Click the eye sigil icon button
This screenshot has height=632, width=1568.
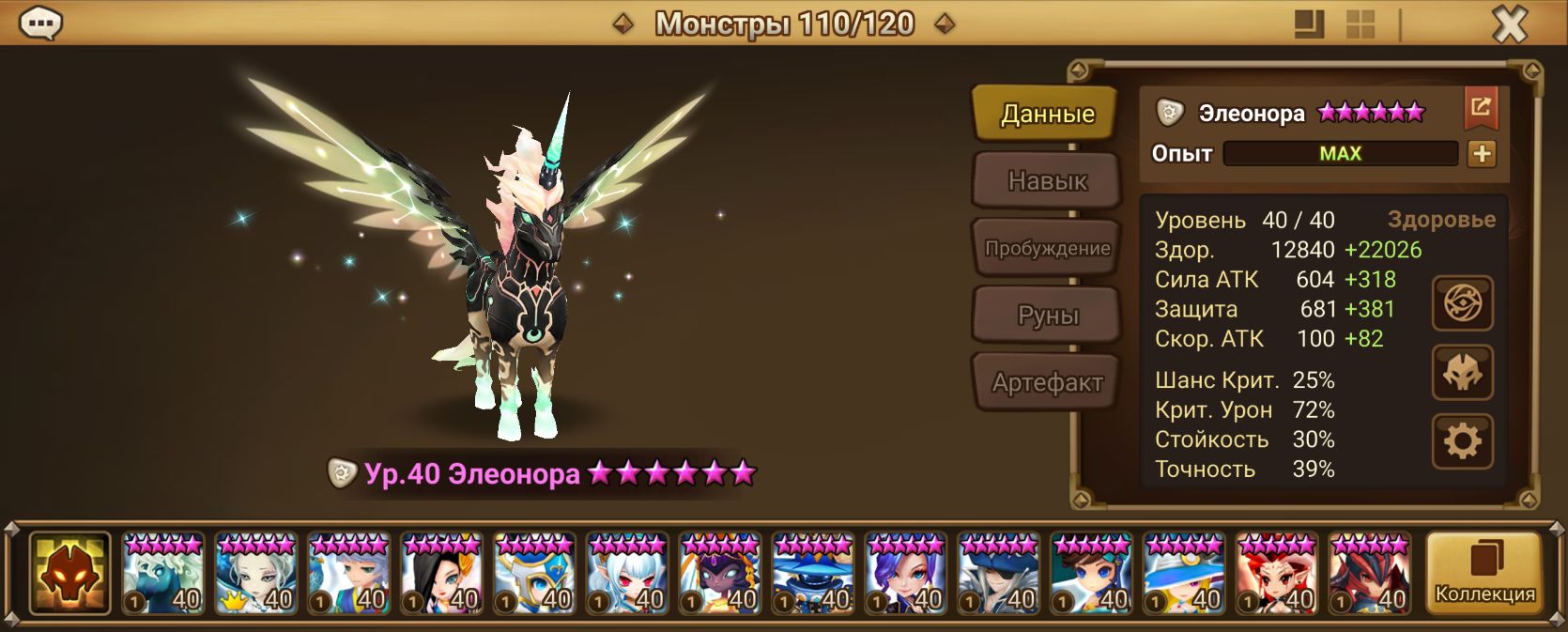coord(1462,302)
